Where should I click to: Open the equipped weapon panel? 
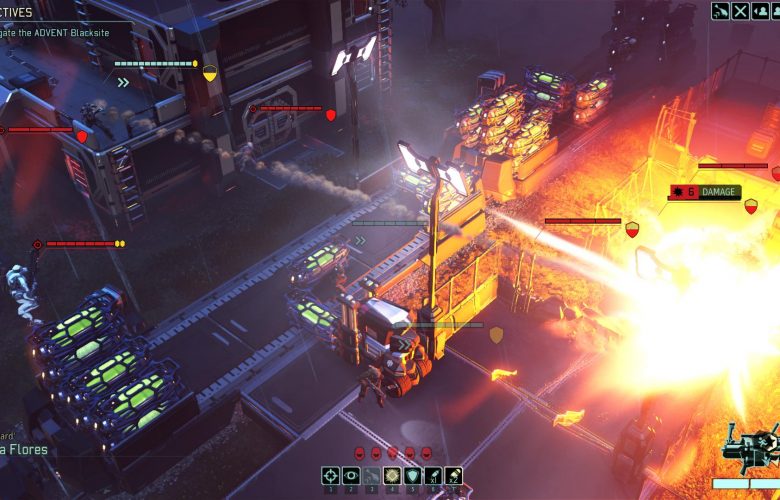(750, 450)
